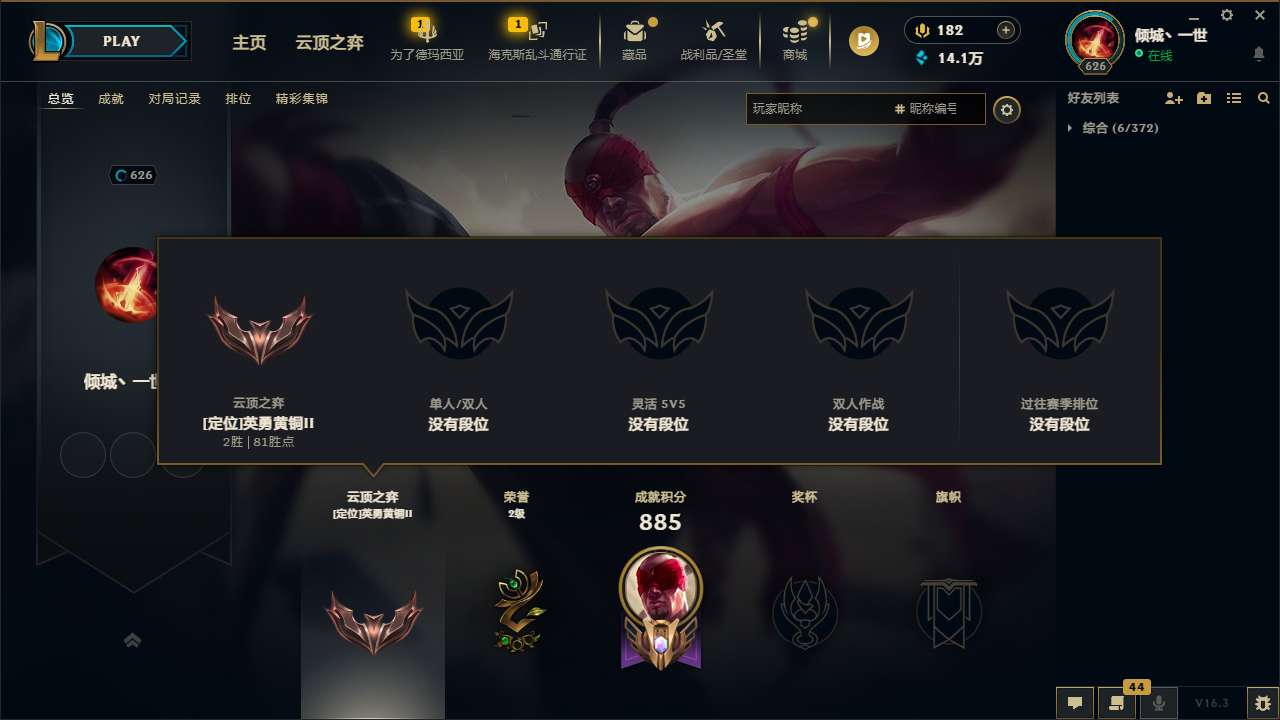Screen dimensions: 1280x720
Task: Click the TFT coin icon in top bar
Action: tap(862, 43)
